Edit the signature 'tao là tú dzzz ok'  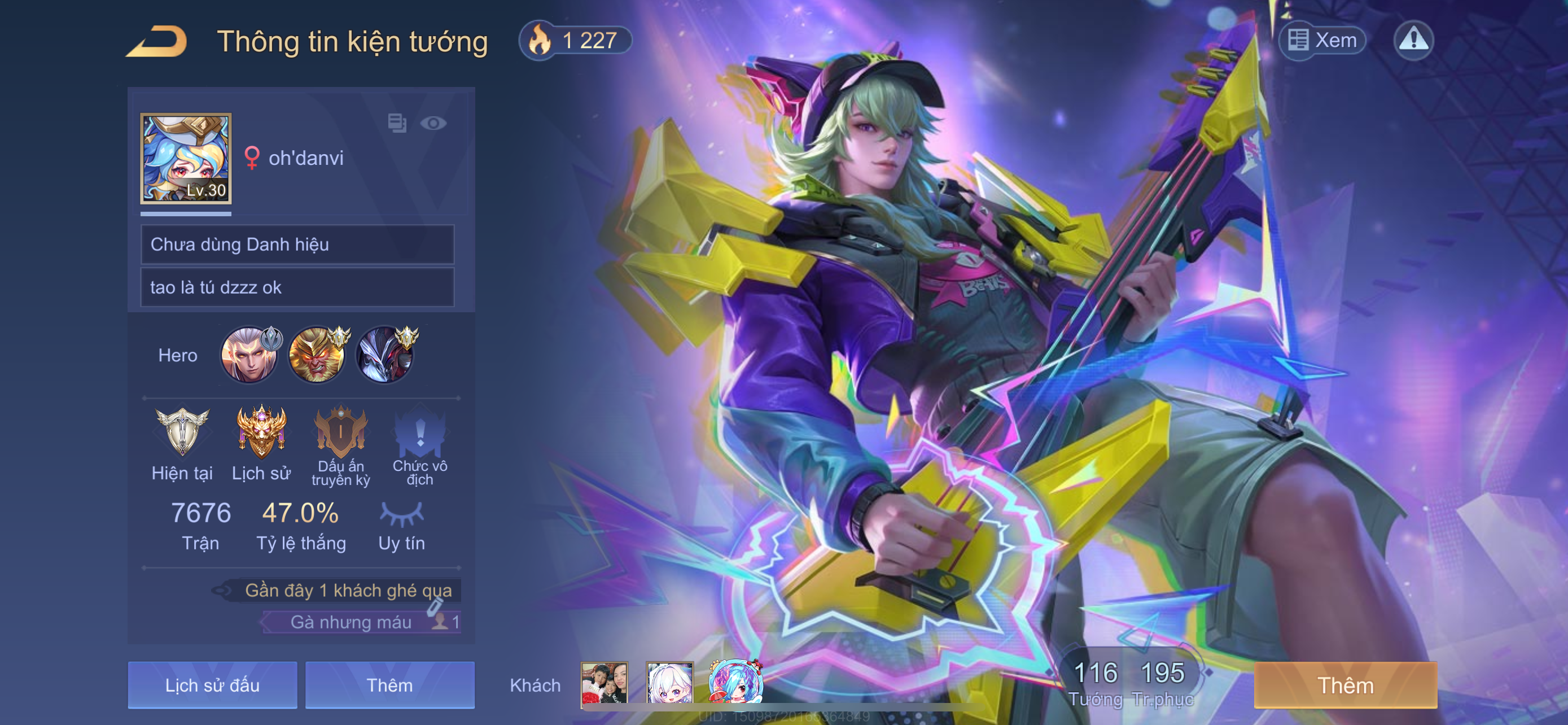297,287
